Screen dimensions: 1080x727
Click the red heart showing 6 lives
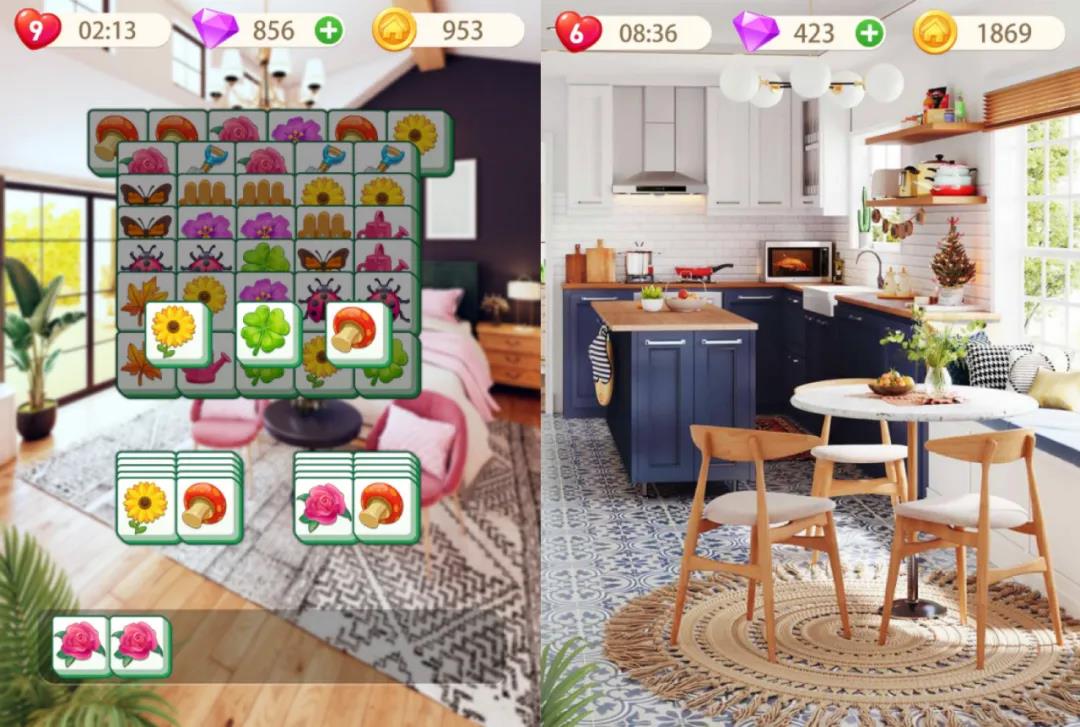point(578,33)
